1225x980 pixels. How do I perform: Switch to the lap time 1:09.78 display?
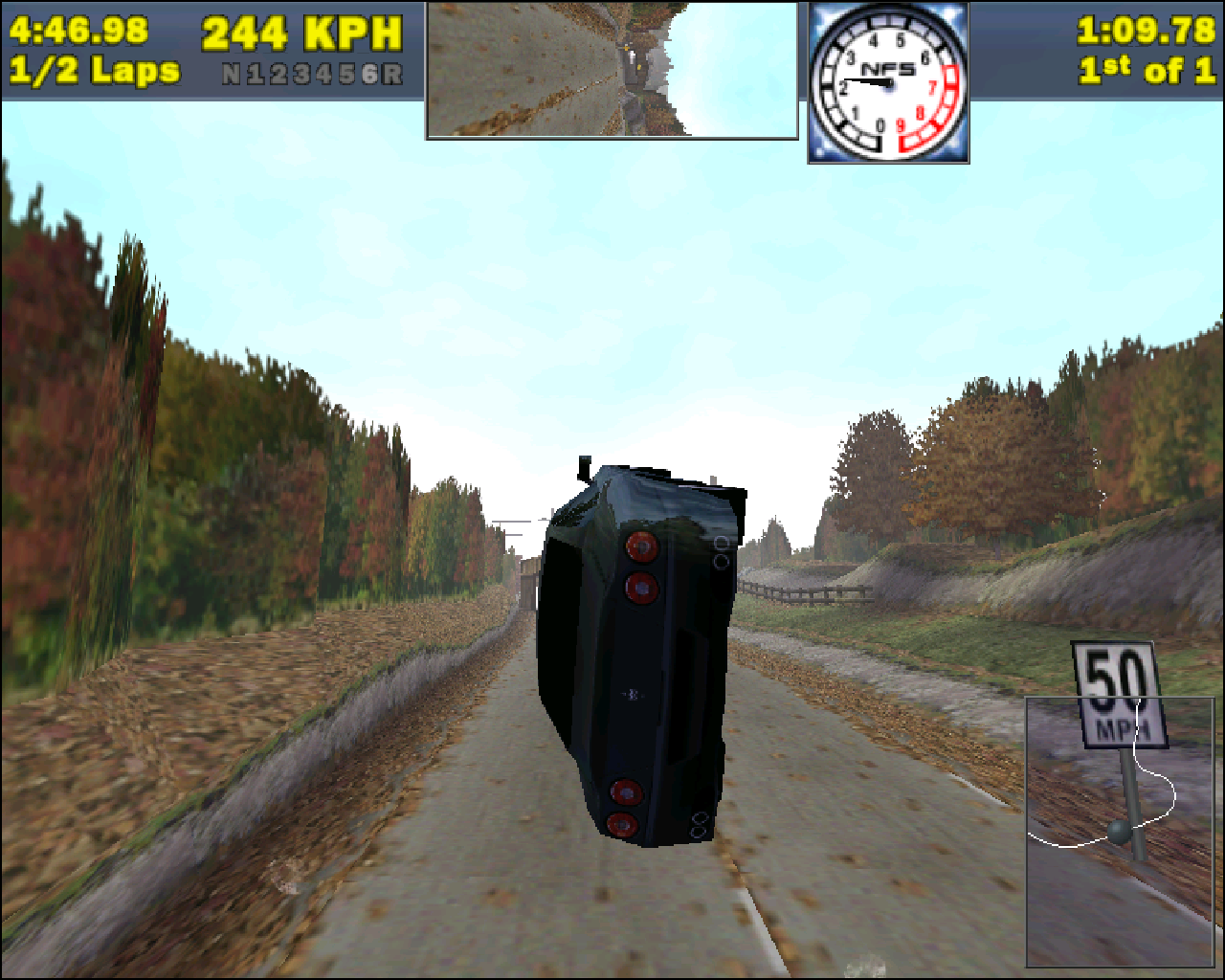coord(1144,31)
